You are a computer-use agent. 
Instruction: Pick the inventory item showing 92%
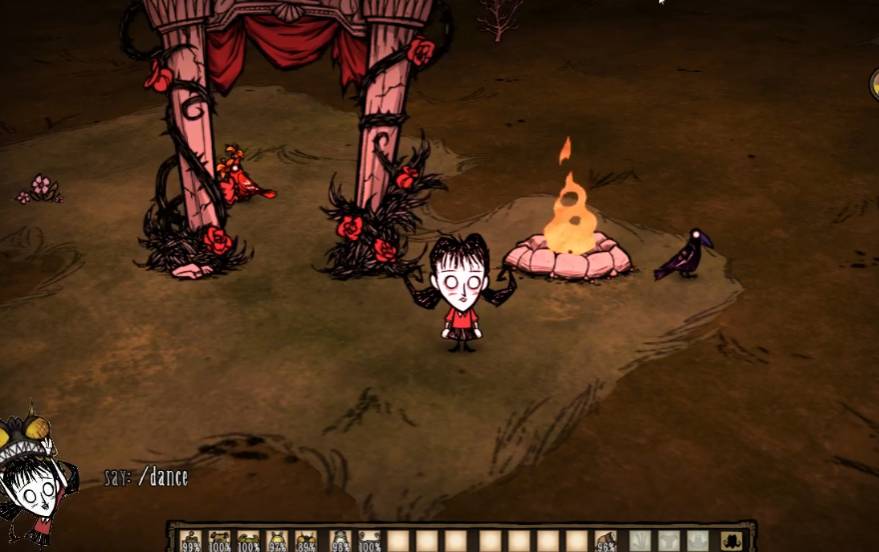(277, 541)
